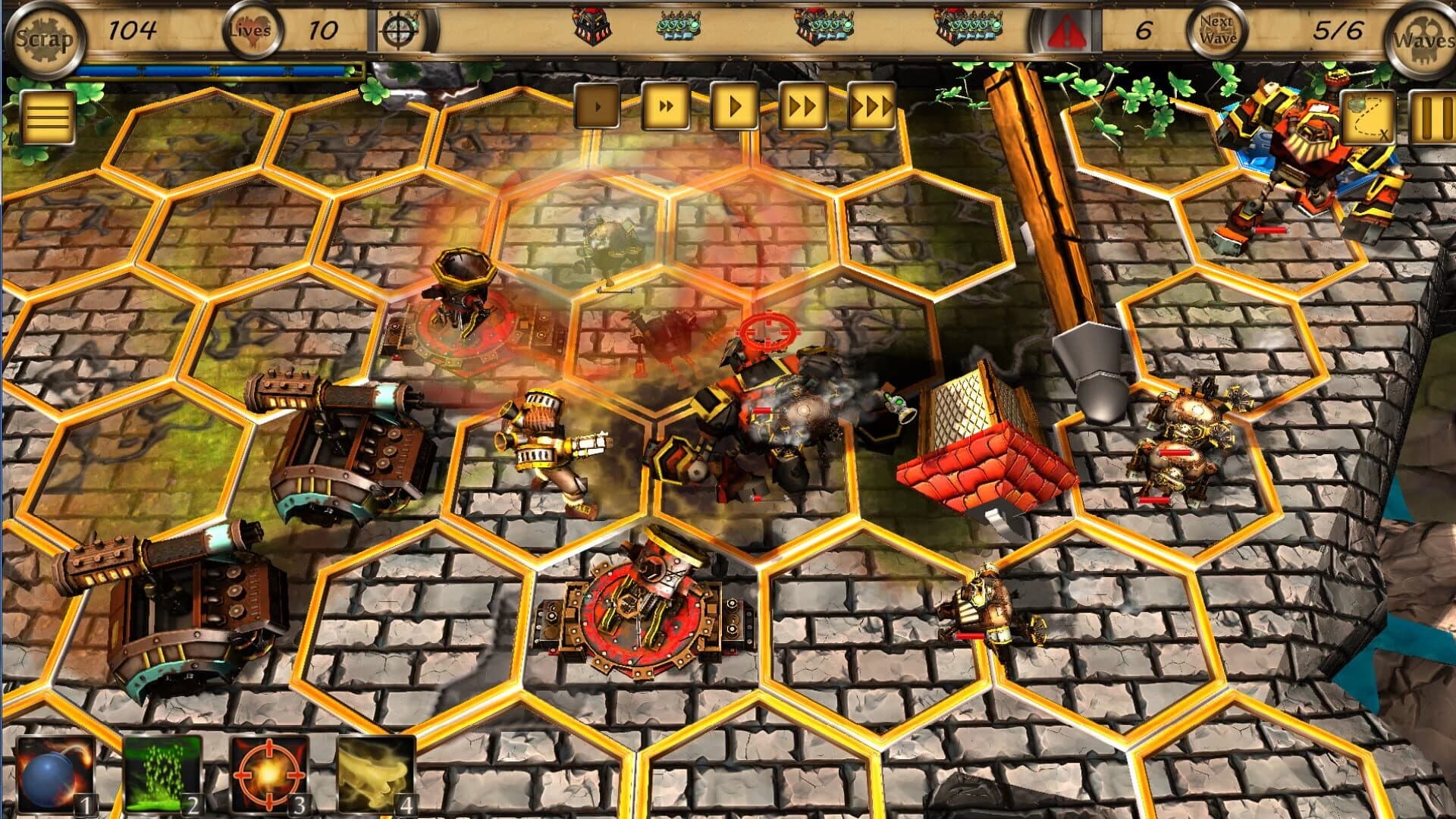Toggle slowest game speed with single-arrow button

(x=598, y=107)
